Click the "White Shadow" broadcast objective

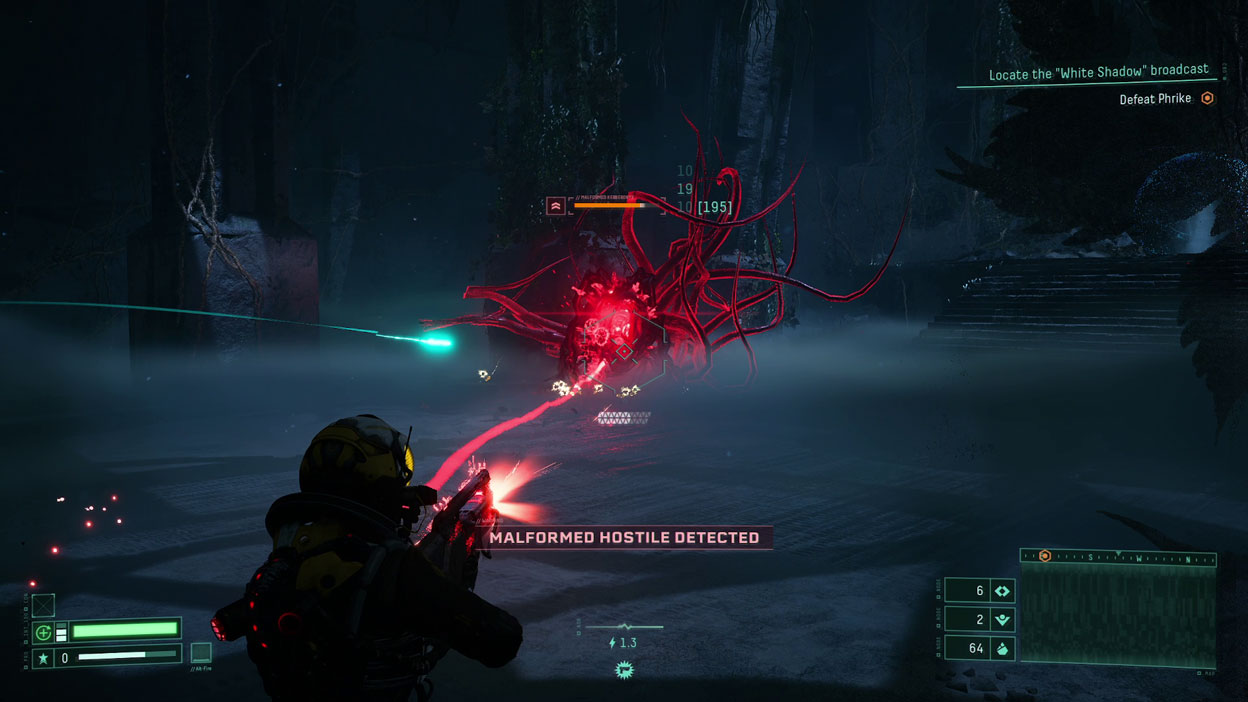tap(1098, 72)
